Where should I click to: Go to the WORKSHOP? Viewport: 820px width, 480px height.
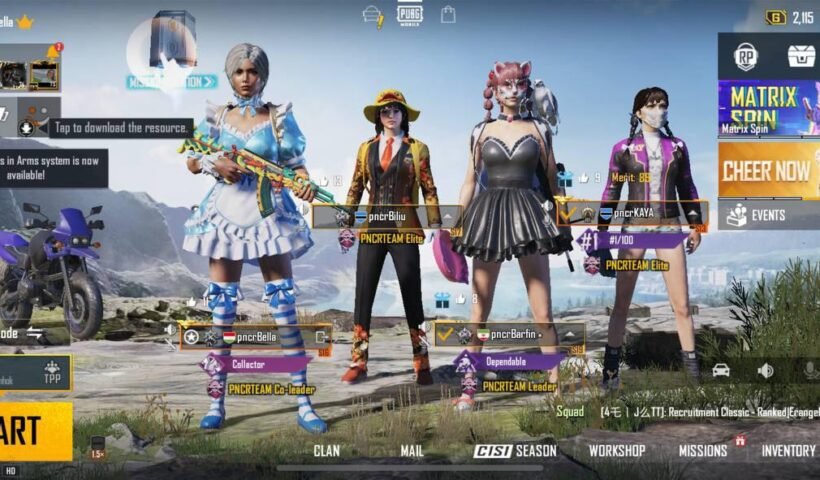pyautogui.click(x=616, y=451)
